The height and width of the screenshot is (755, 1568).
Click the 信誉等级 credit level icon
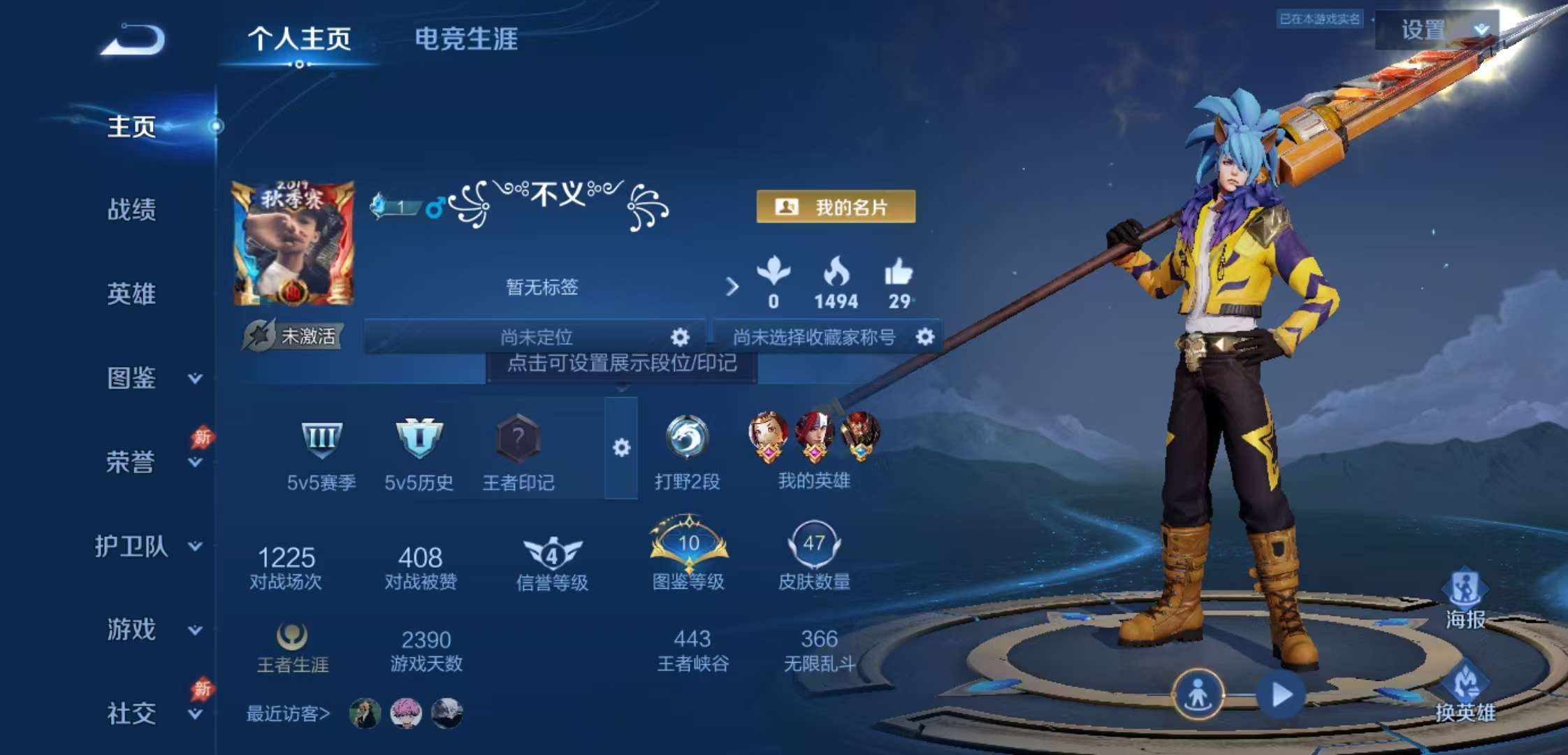(551, 552)
